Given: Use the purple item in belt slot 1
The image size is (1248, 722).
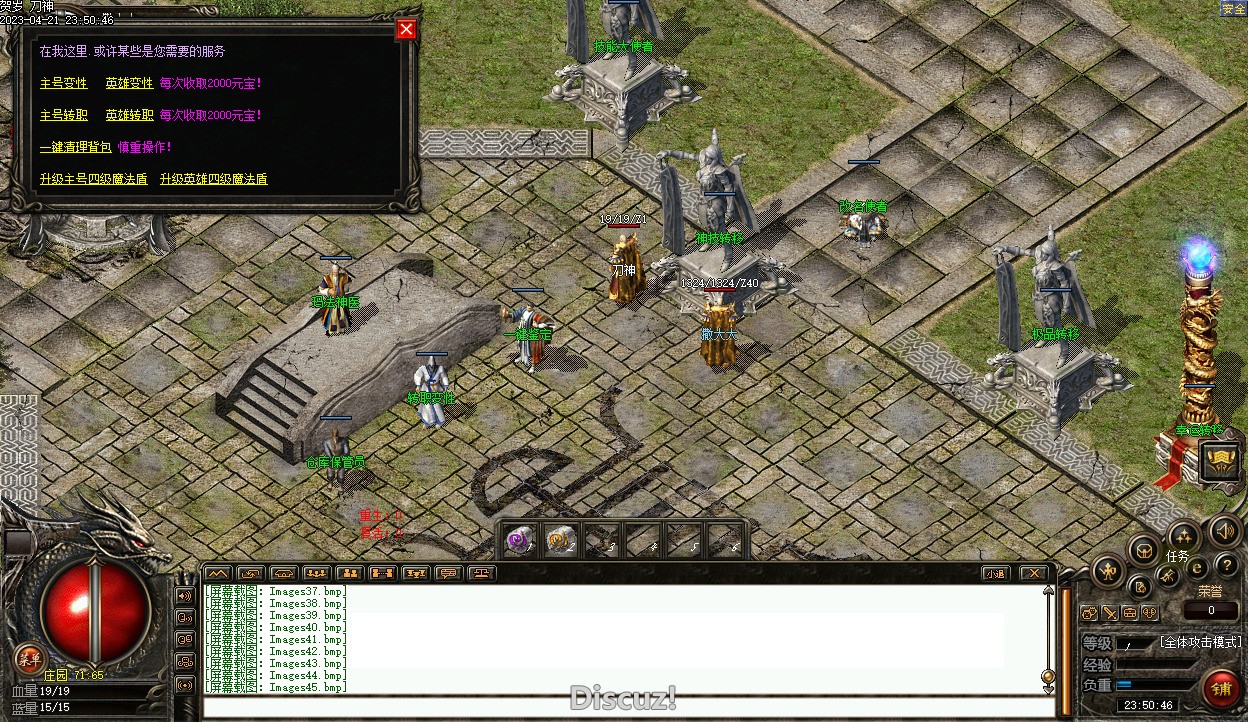Looking at the screenshot, I should (519, 540).
